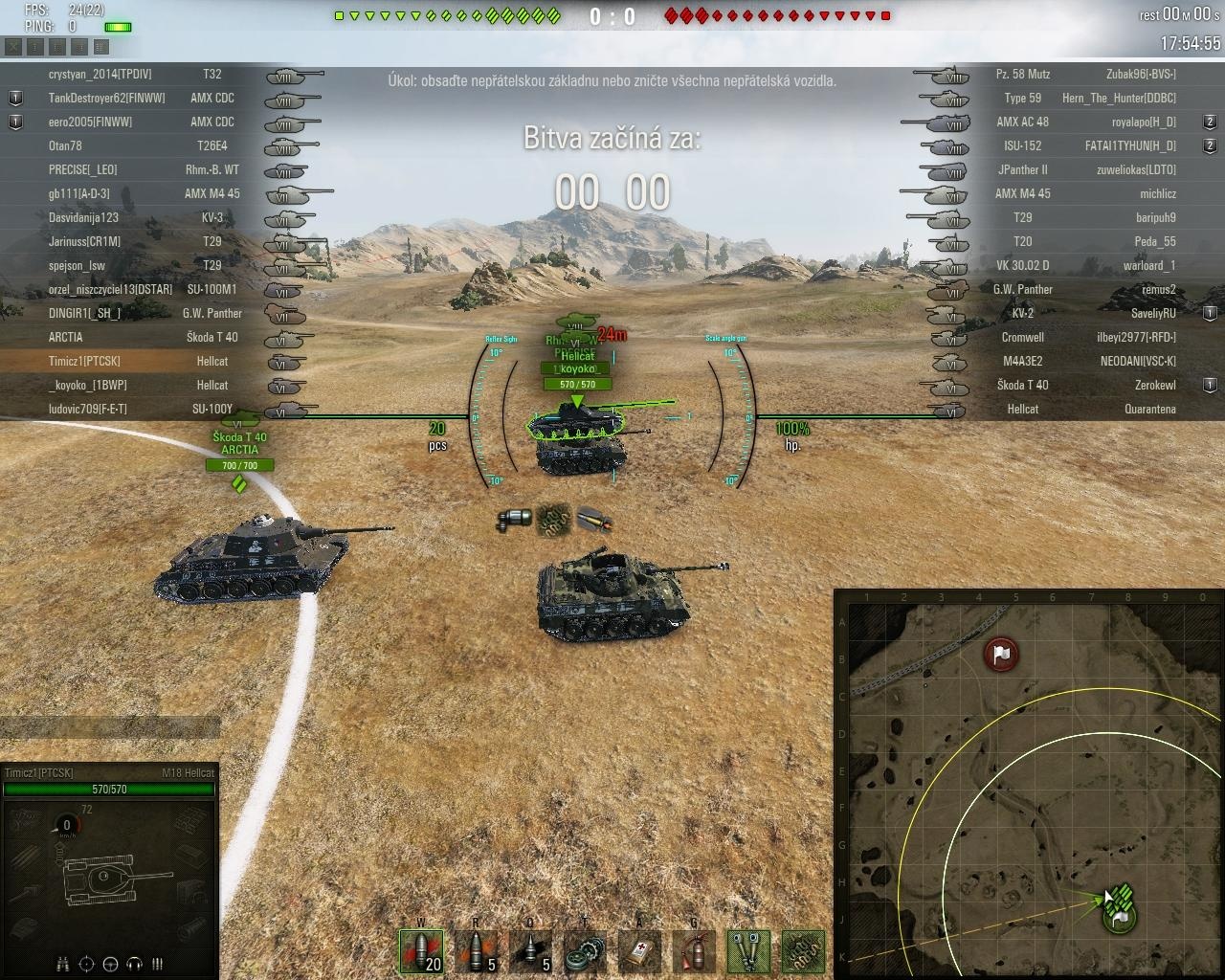Hide the player list with the X button
This screenshot has width=1225, height=980.
tap(13, 46)
